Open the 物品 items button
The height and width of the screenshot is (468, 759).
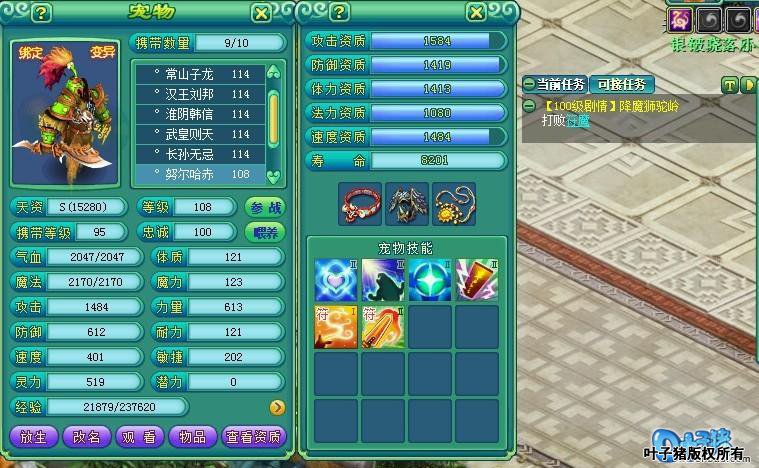(x=193, y=437)
